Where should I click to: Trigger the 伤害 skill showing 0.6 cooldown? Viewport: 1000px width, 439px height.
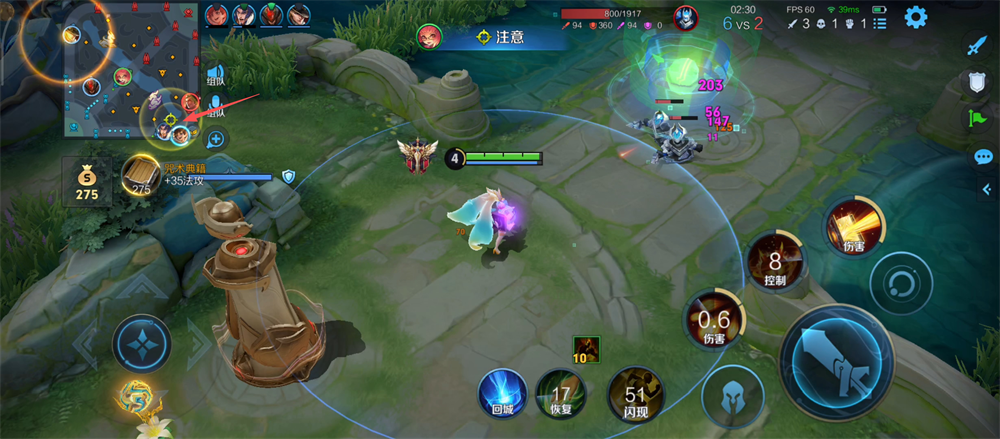713,322
